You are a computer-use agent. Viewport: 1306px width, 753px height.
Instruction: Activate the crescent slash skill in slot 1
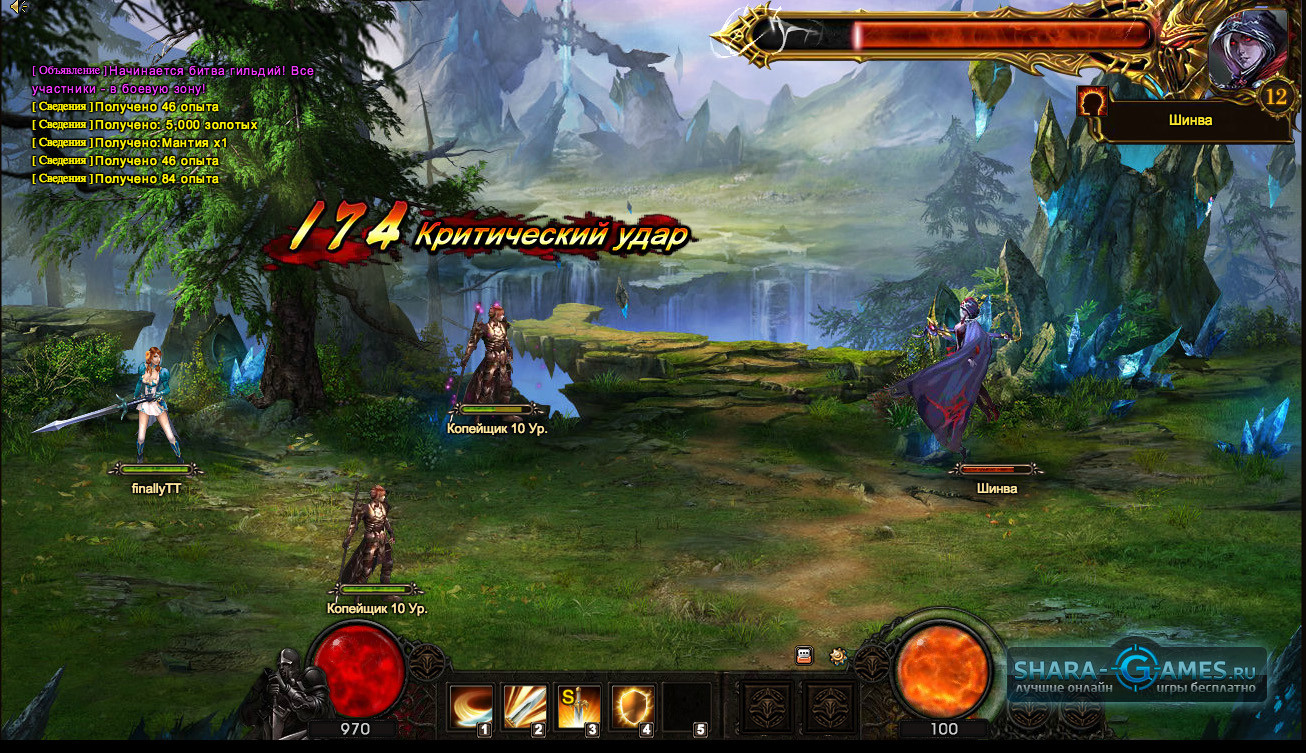pos(470,707)
